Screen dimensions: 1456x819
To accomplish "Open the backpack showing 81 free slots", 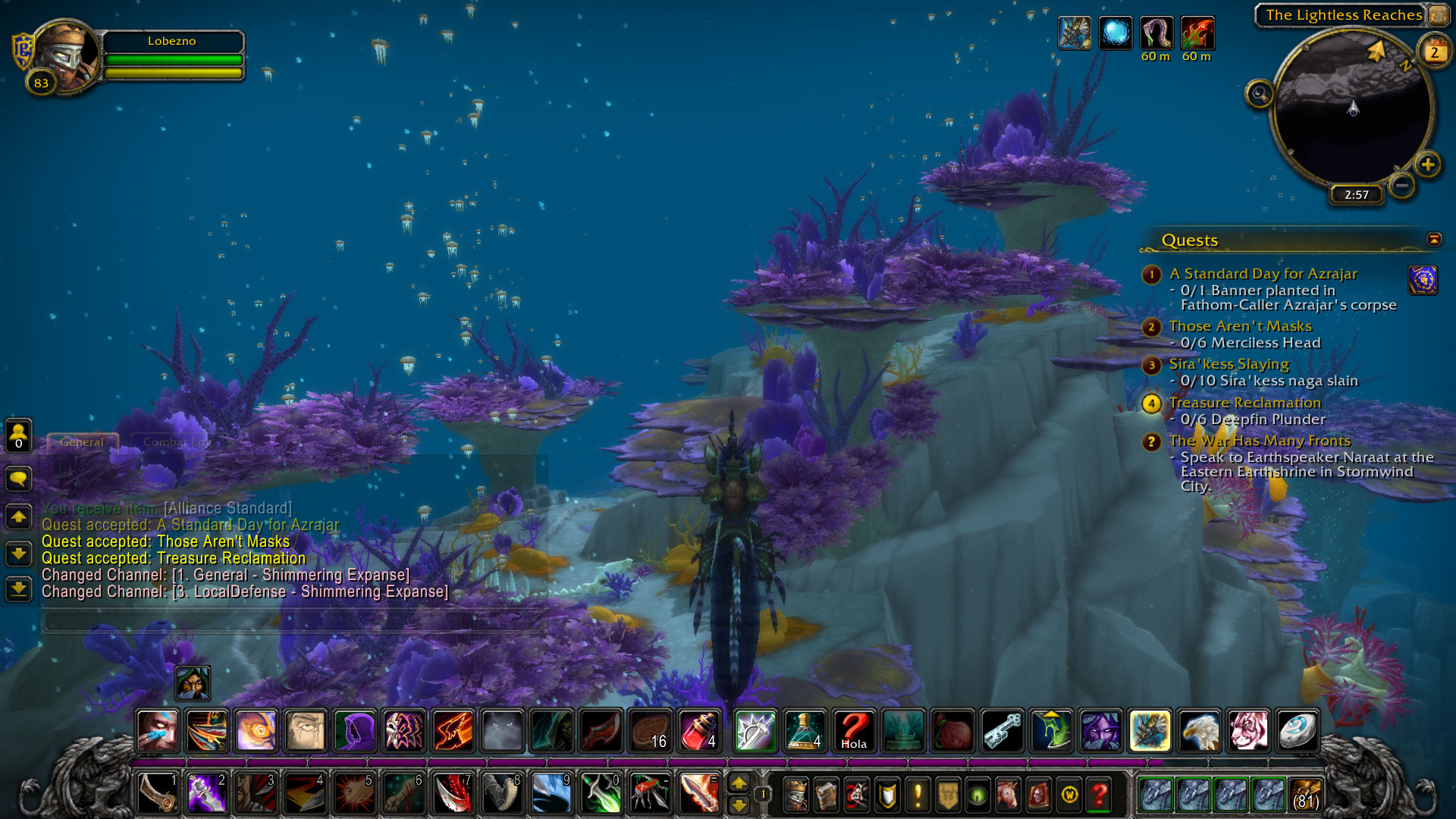I will click(x=1305, y=794).
